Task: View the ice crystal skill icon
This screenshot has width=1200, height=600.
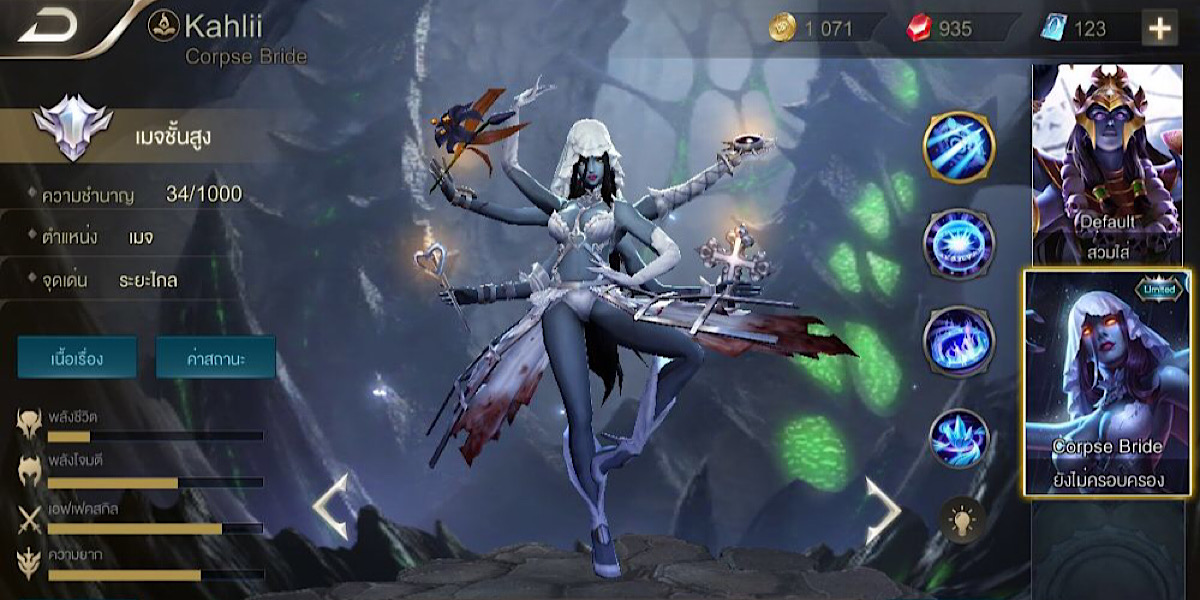Action: (x=958, y=438)
